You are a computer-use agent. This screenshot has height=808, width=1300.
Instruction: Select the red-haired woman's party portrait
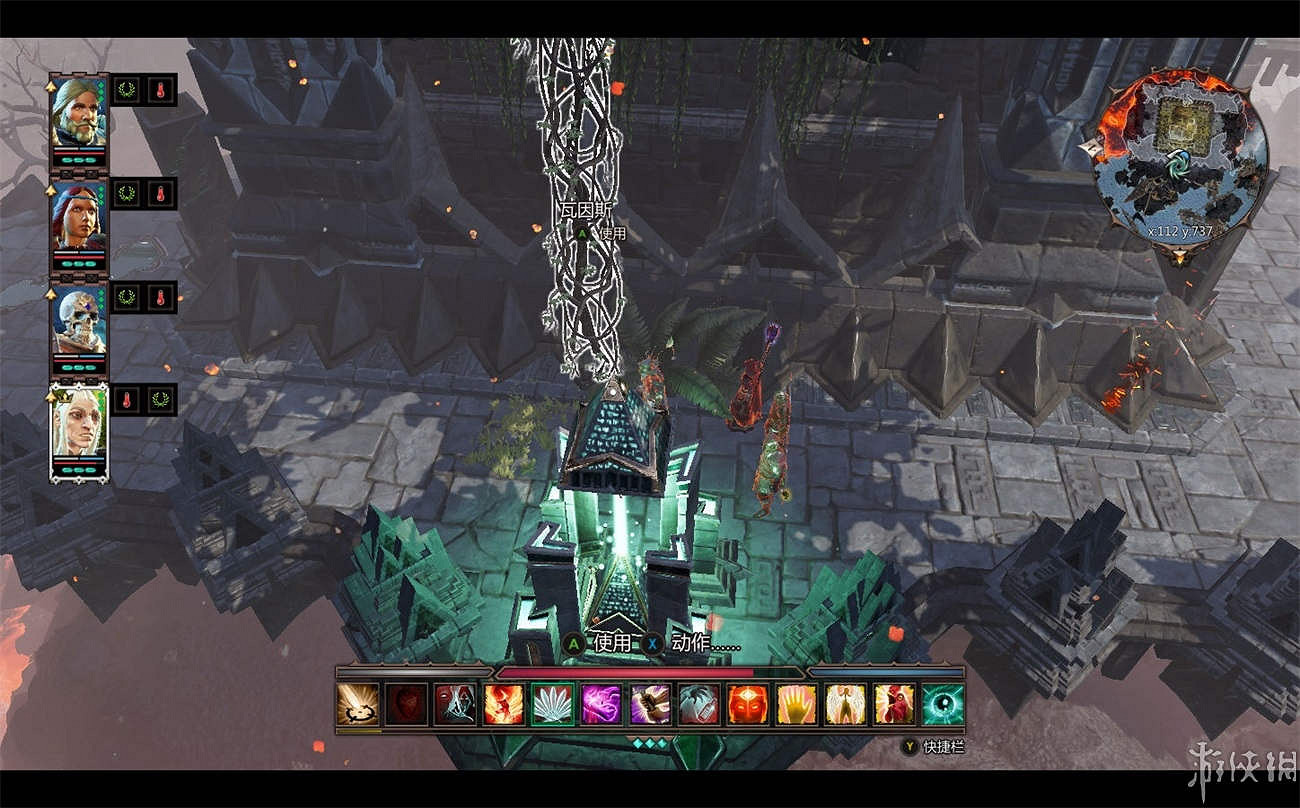79,216
